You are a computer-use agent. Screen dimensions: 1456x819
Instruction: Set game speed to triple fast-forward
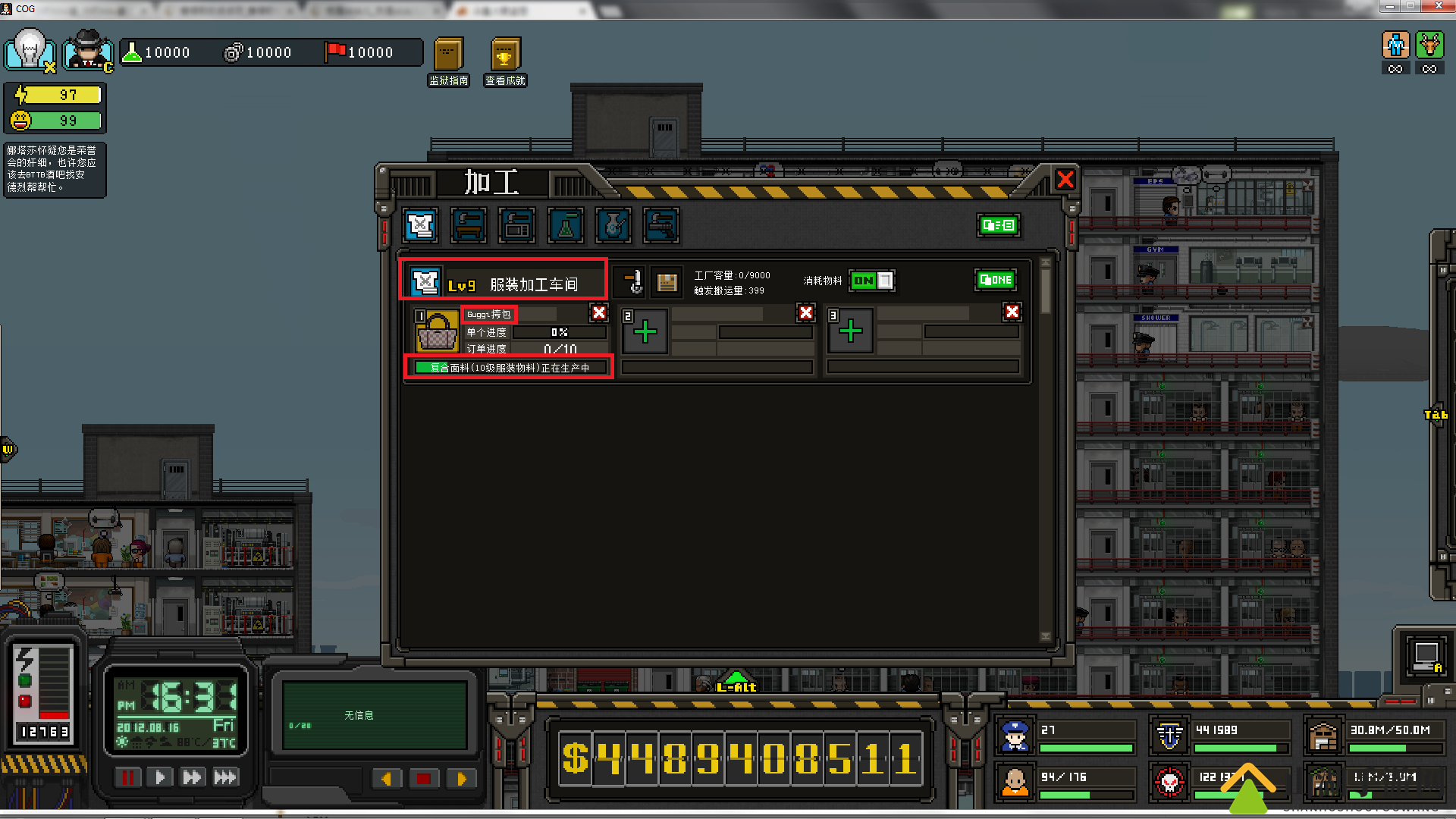pos(225,777)
